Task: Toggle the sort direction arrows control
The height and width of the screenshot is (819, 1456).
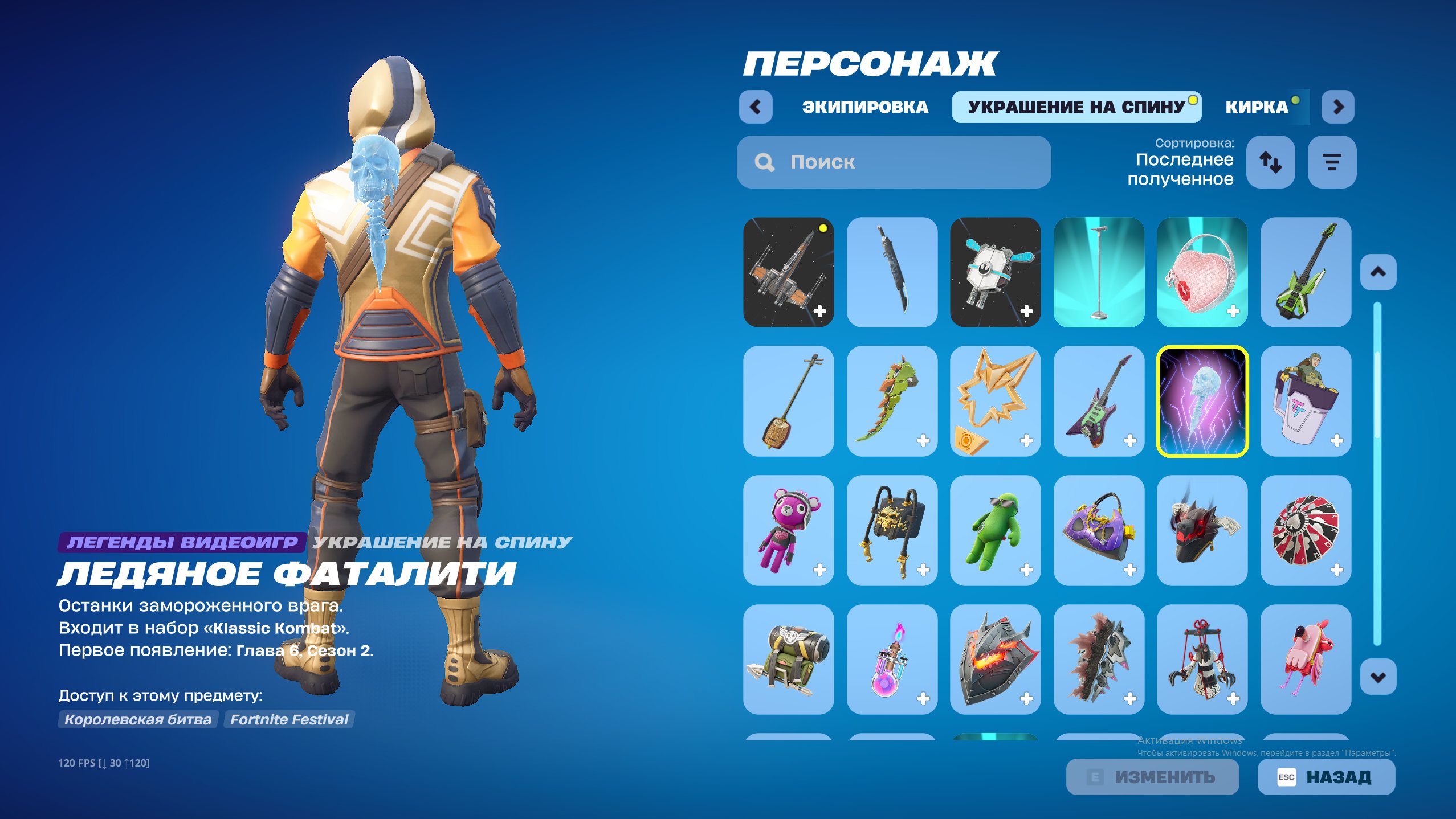Action: [1271, 163]
